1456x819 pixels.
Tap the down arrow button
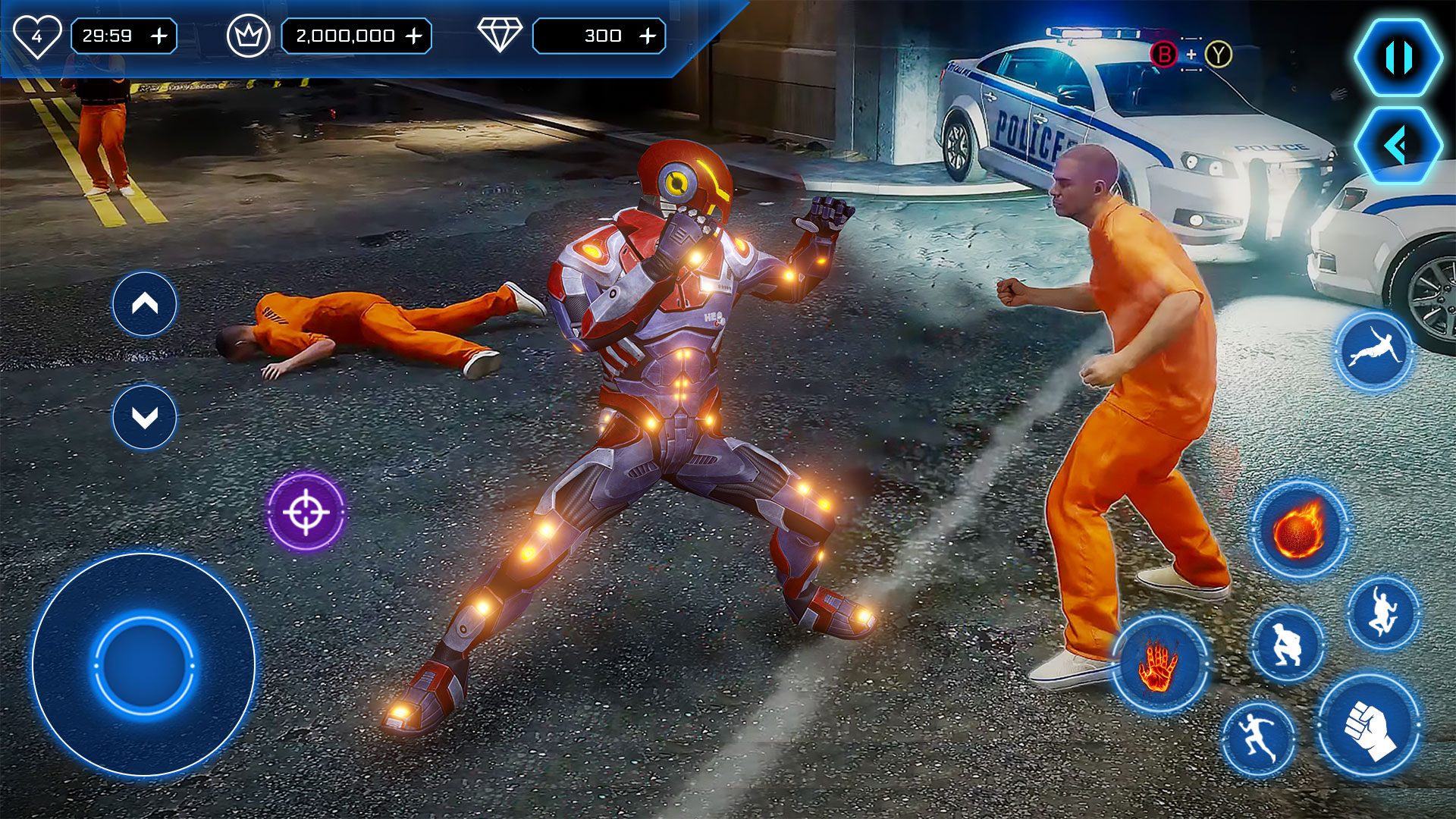(x=145, y=417)
